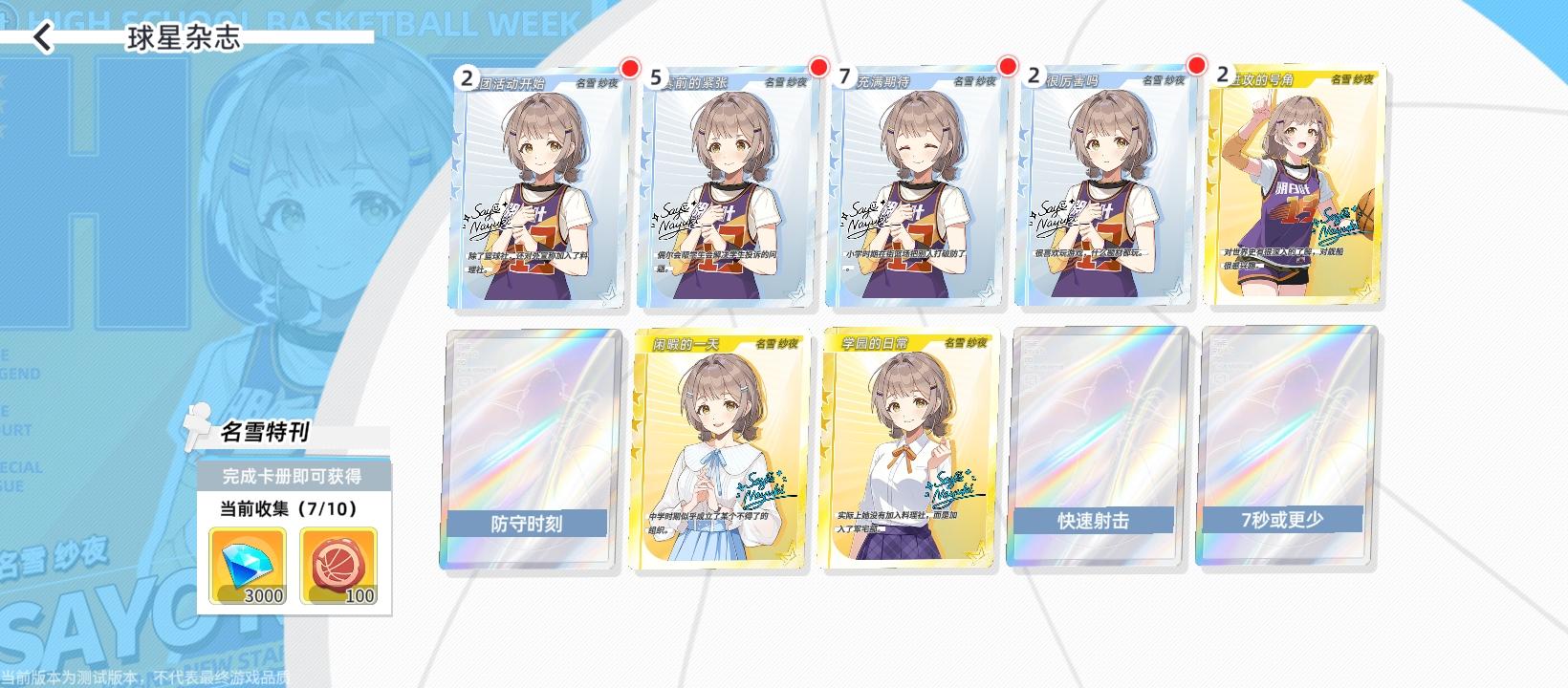Click the 完成卡册即可获得 reward banner
Viewport: 1568px width, 688px height.
[x=294, y=475]
